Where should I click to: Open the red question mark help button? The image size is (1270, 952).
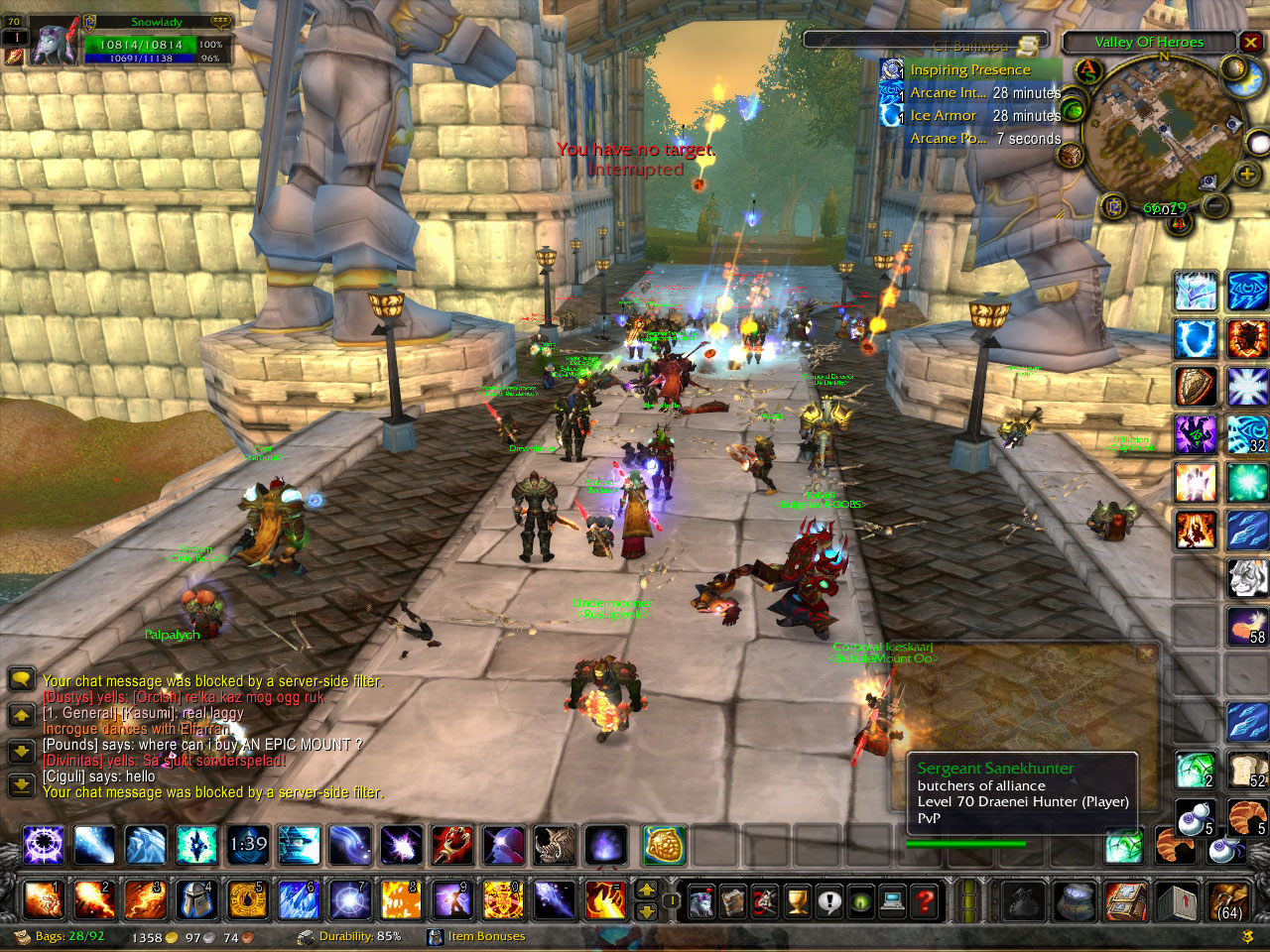point(925,901)
